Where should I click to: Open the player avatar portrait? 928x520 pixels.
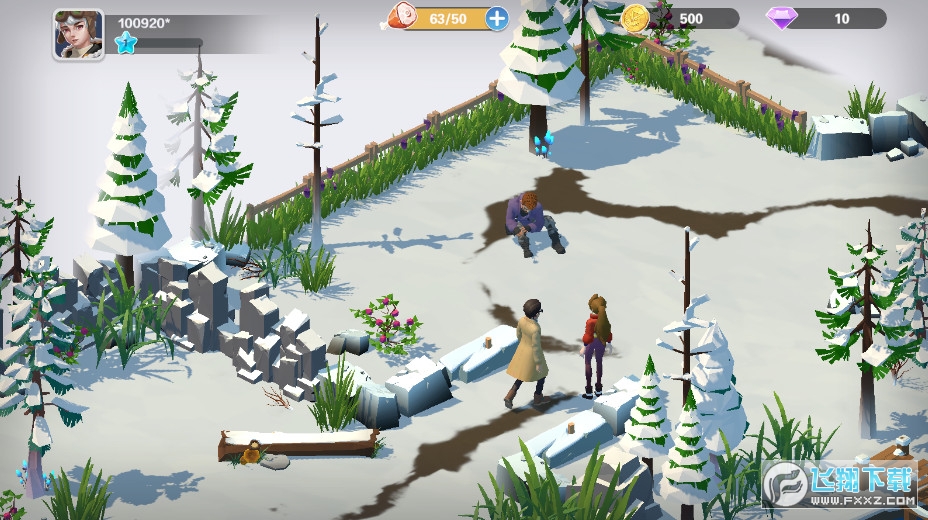pyautogui.click(x=78, y=34)
